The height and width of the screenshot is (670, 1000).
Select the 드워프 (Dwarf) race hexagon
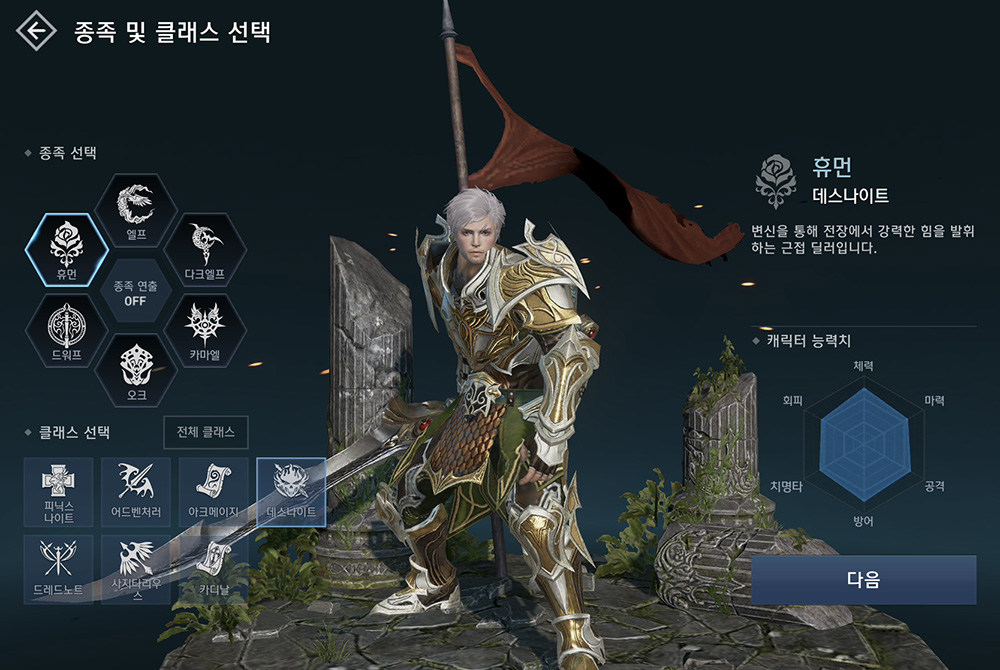[x=66, y=330]
